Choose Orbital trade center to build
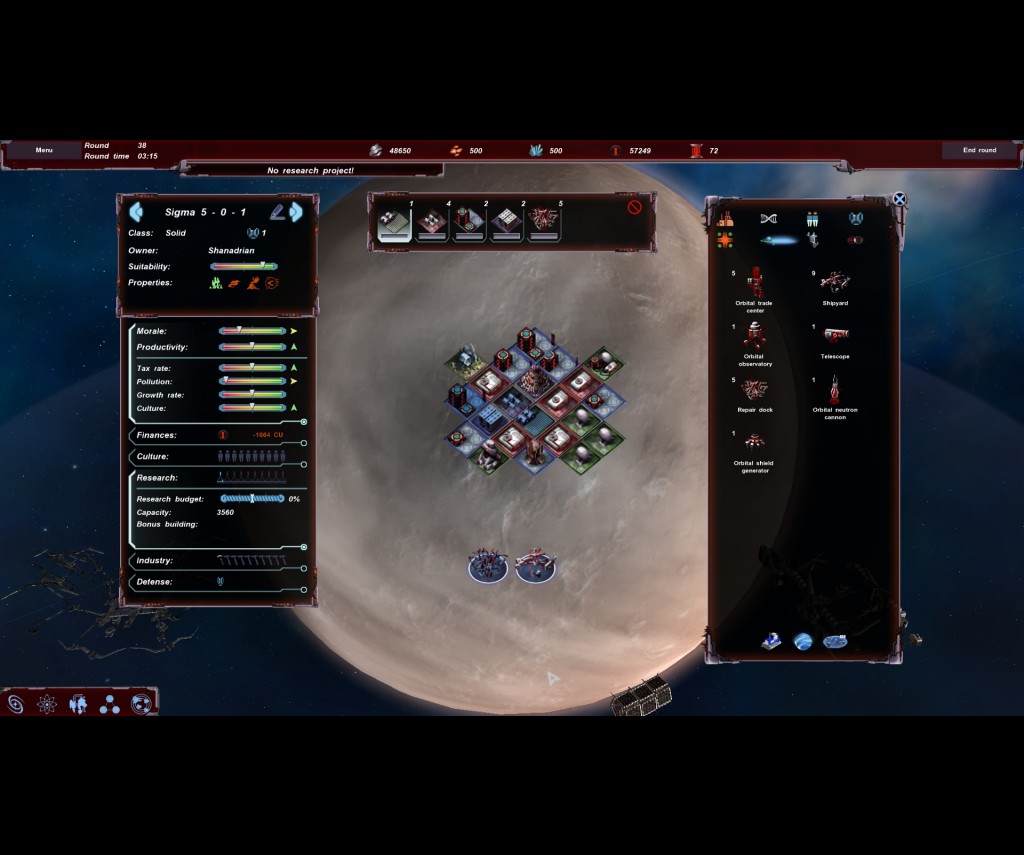Image resolution: width=1024 pixels, height=855 pixels. 754,283
